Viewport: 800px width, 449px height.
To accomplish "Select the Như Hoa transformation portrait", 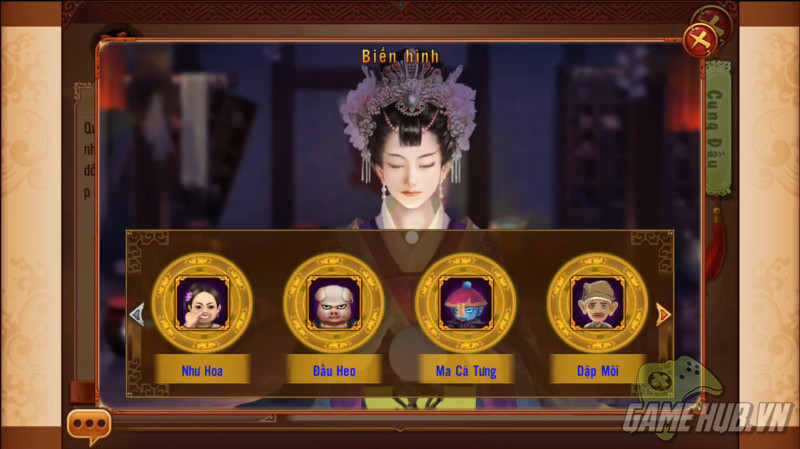I will [x=202, y=301].
